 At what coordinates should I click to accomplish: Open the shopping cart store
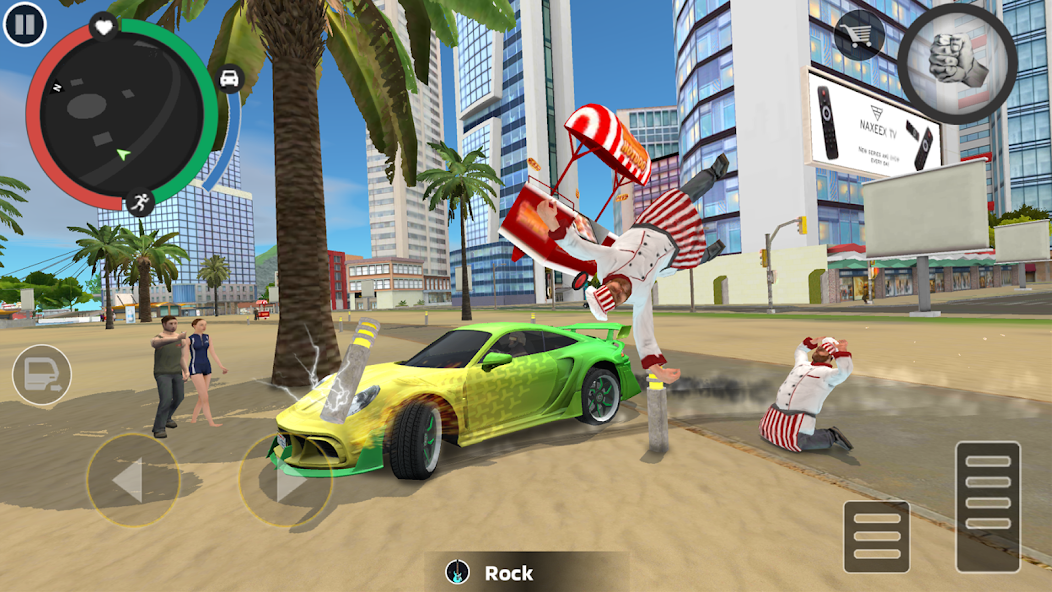point(859,36)
